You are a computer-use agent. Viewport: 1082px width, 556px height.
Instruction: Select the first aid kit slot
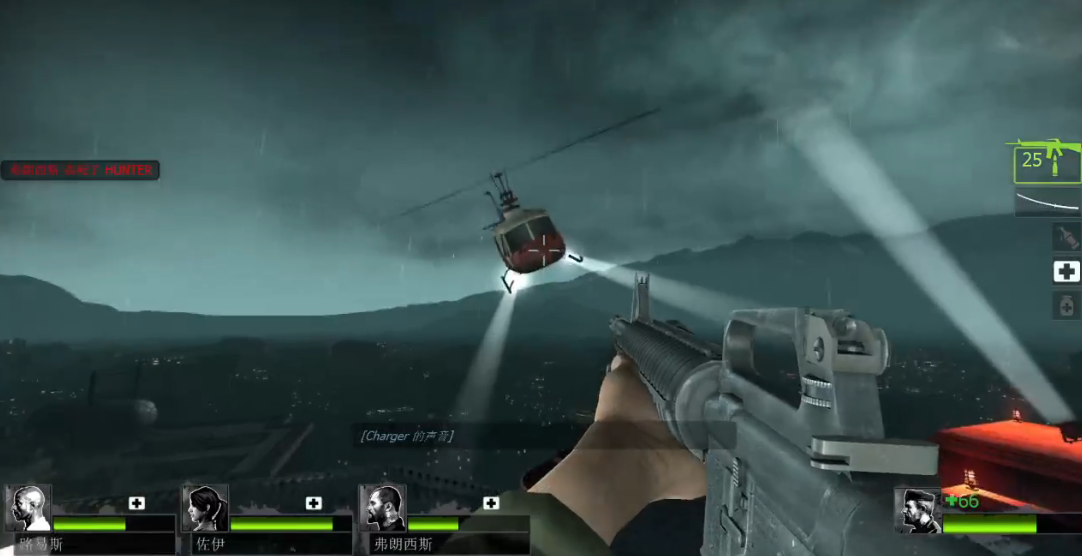pos(1066,271)
